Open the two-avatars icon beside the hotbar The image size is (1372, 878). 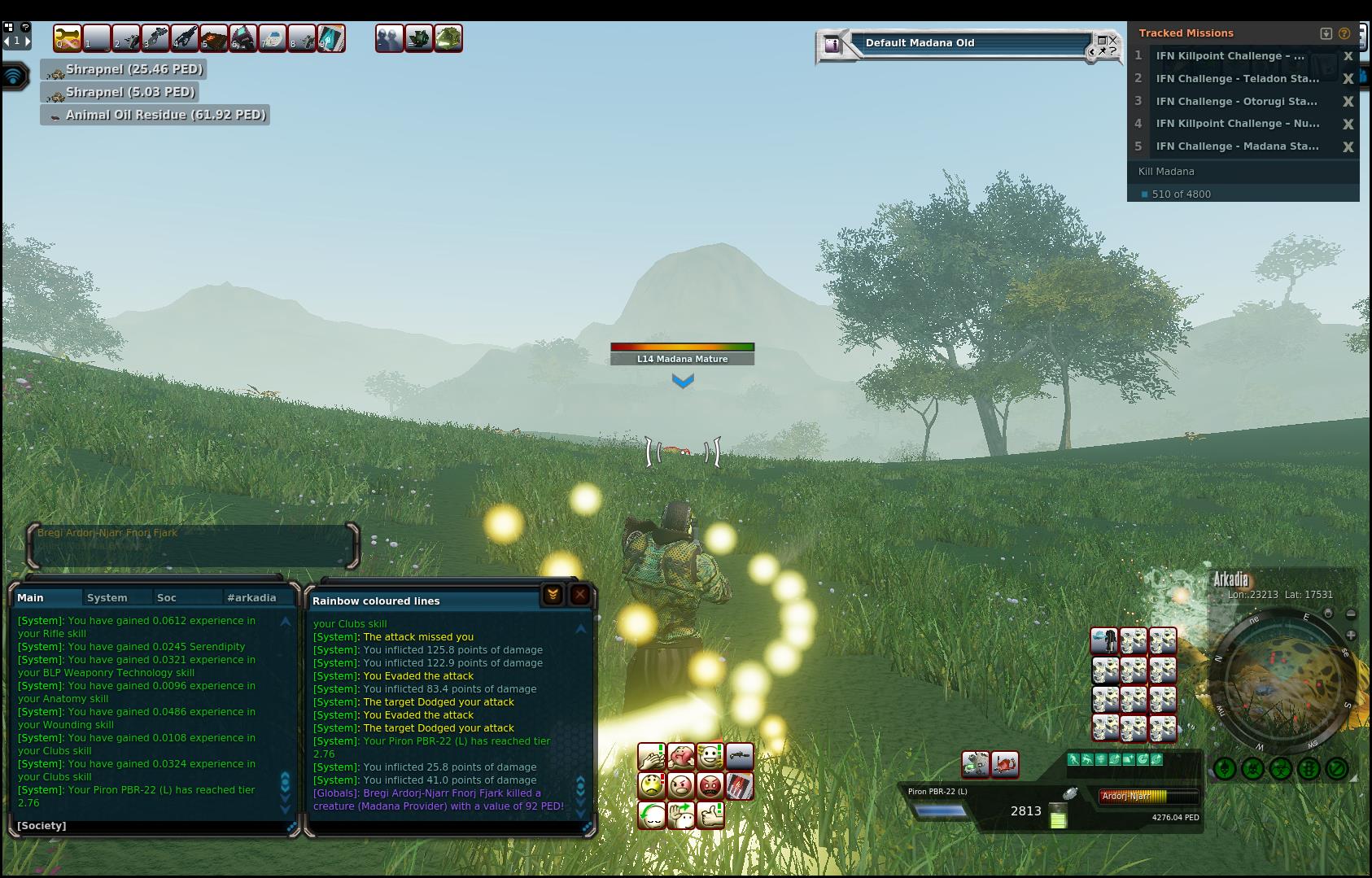pos(389,38)
